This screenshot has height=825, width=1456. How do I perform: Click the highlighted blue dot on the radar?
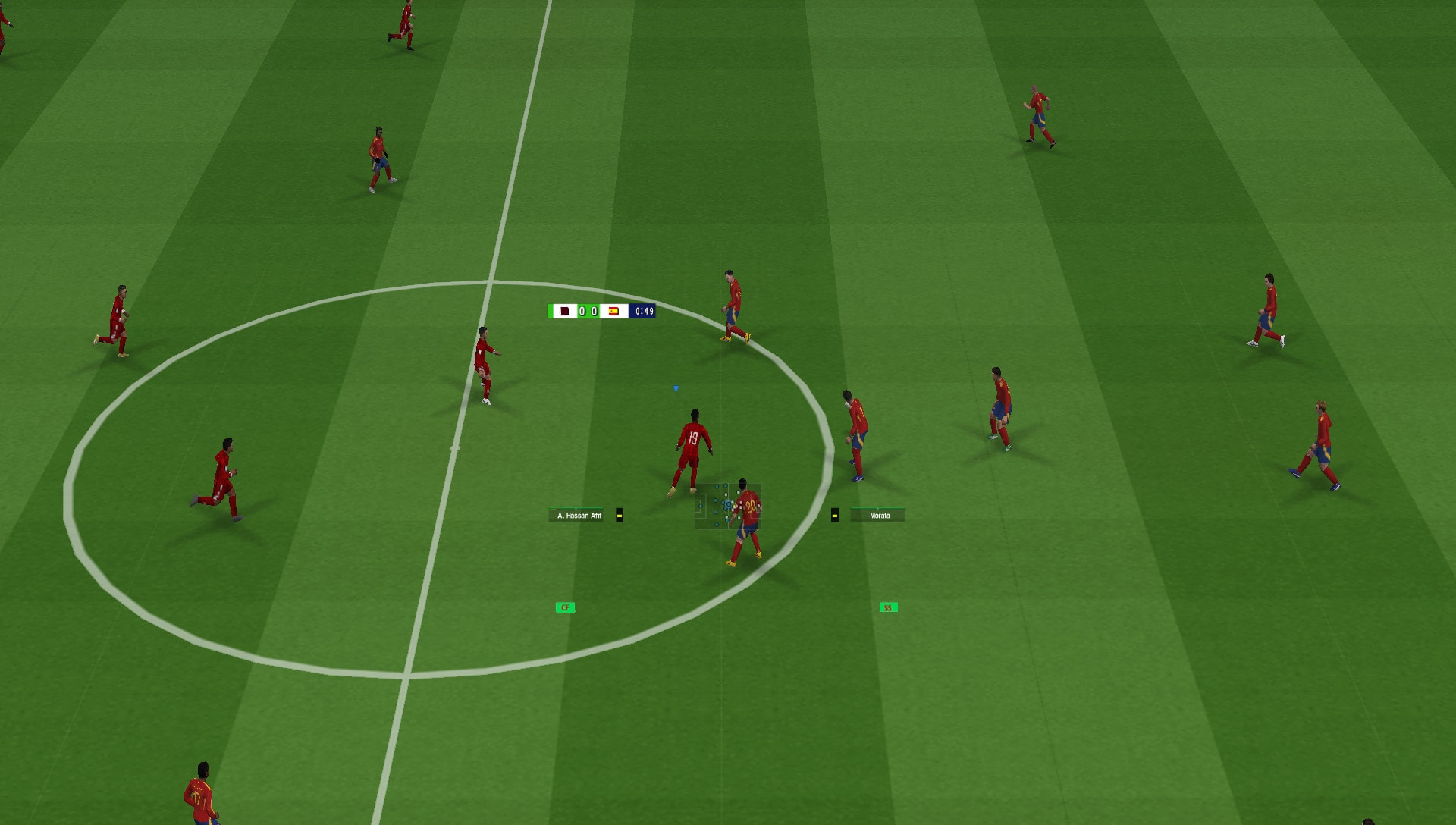click(728, 504)
